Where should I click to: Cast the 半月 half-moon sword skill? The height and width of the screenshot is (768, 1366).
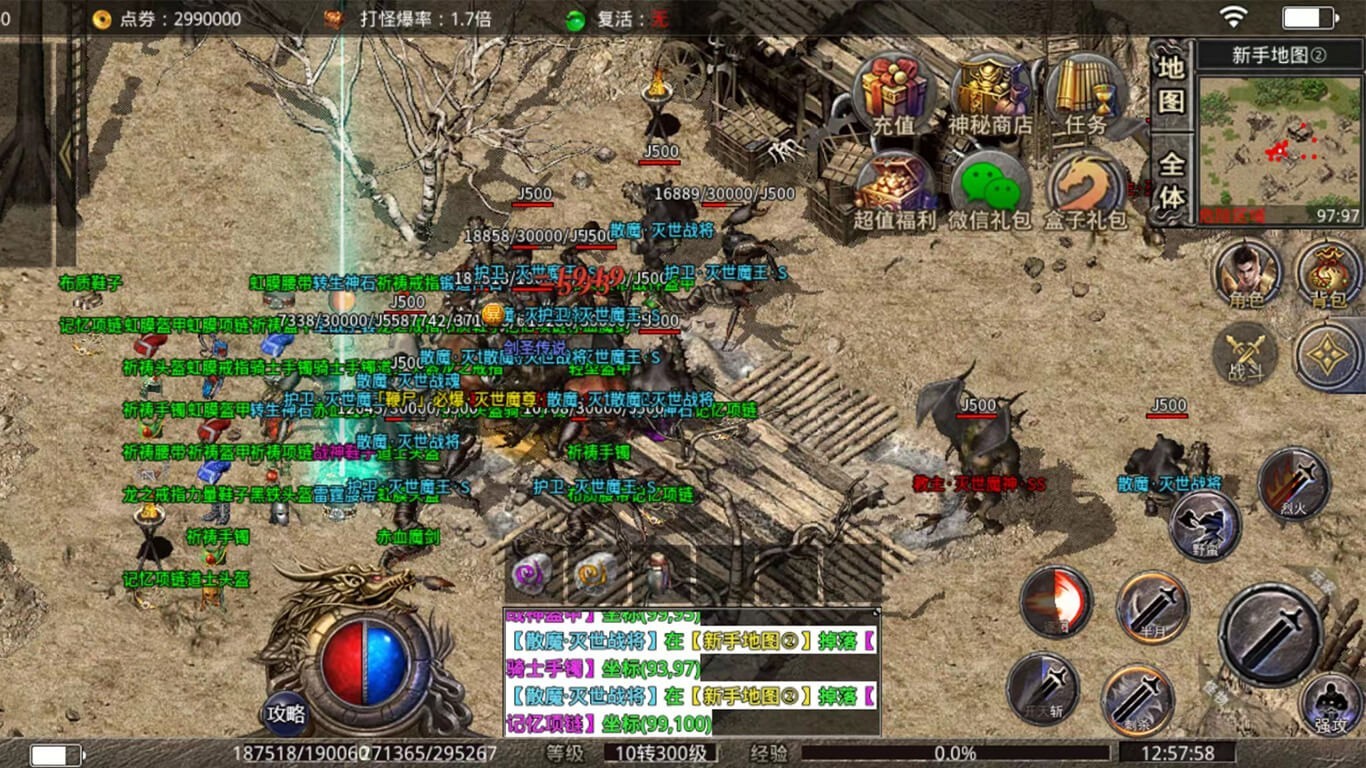1152,607
